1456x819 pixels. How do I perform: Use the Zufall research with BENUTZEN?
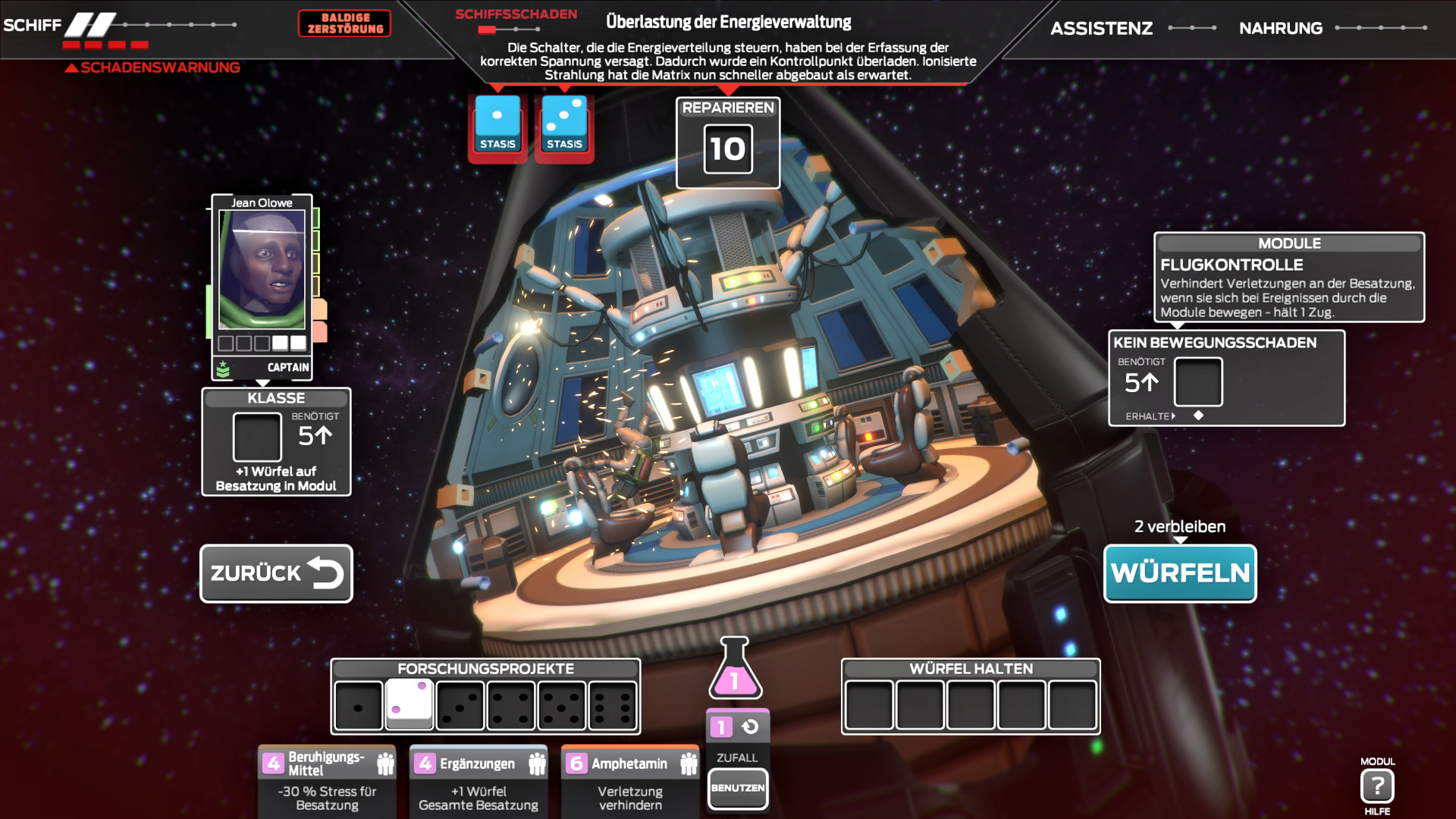coord(737,788)
